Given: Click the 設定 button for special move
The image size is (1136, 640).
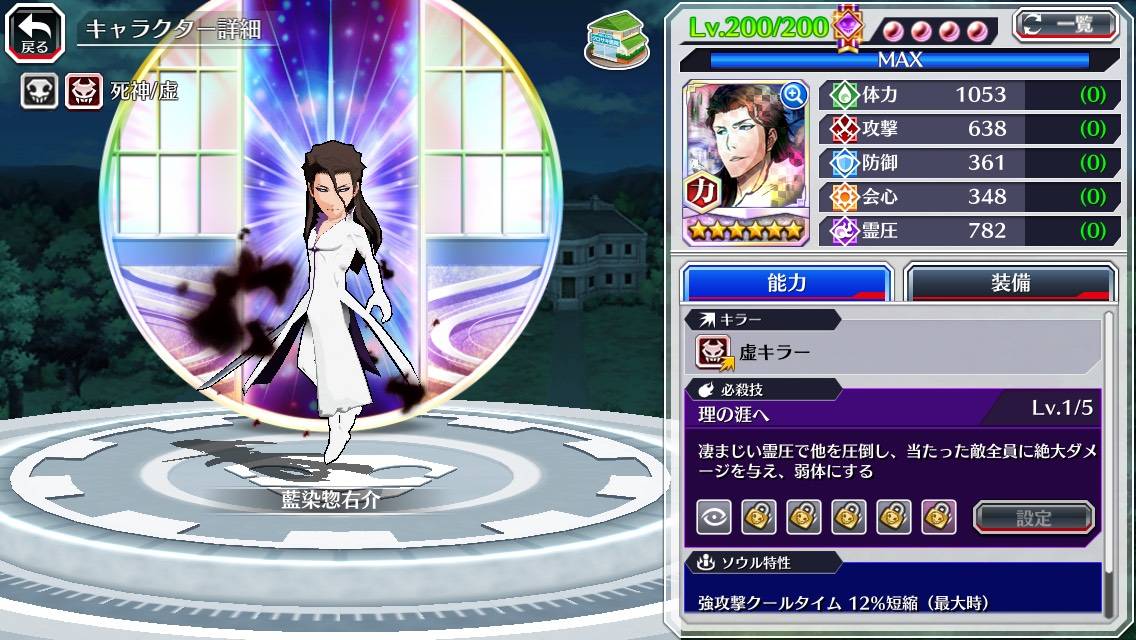Looking at the screenshot, I should coord(1033,517).
